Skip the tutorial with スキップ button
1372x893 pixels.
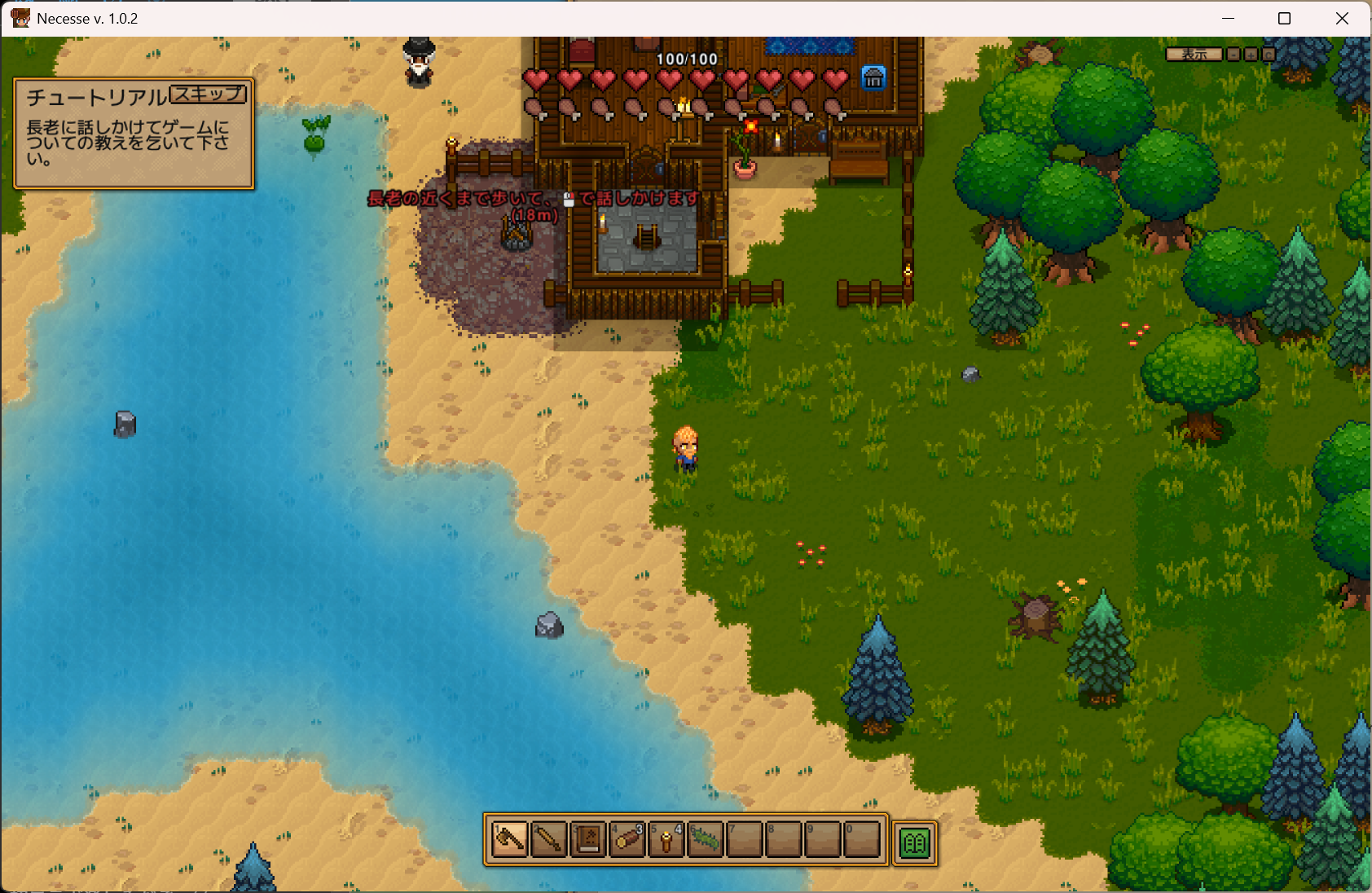point(209,95)
